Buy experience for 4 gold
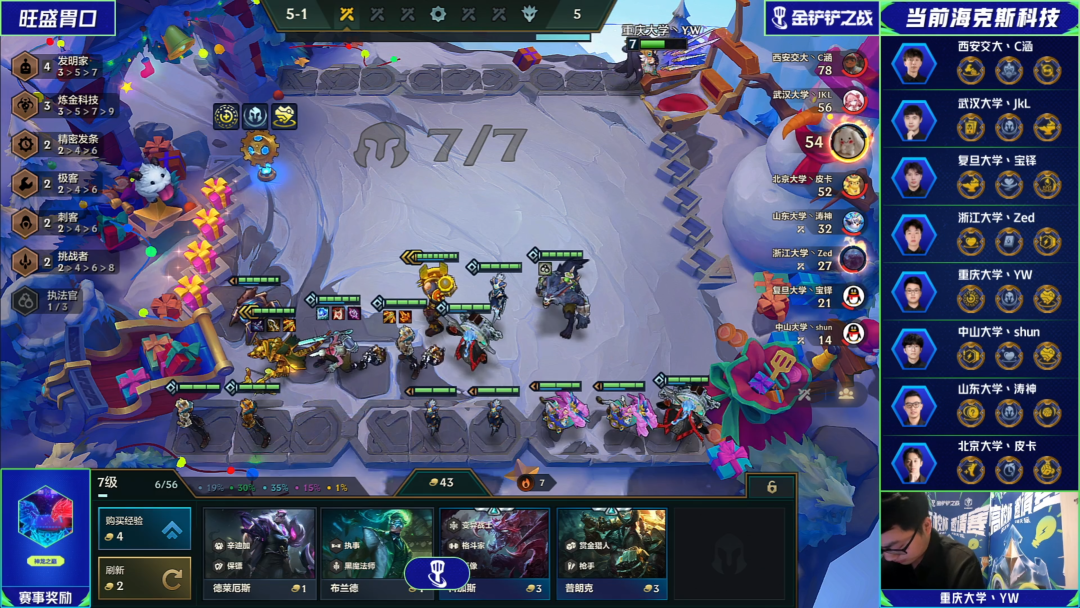 [x=144, y=528]
